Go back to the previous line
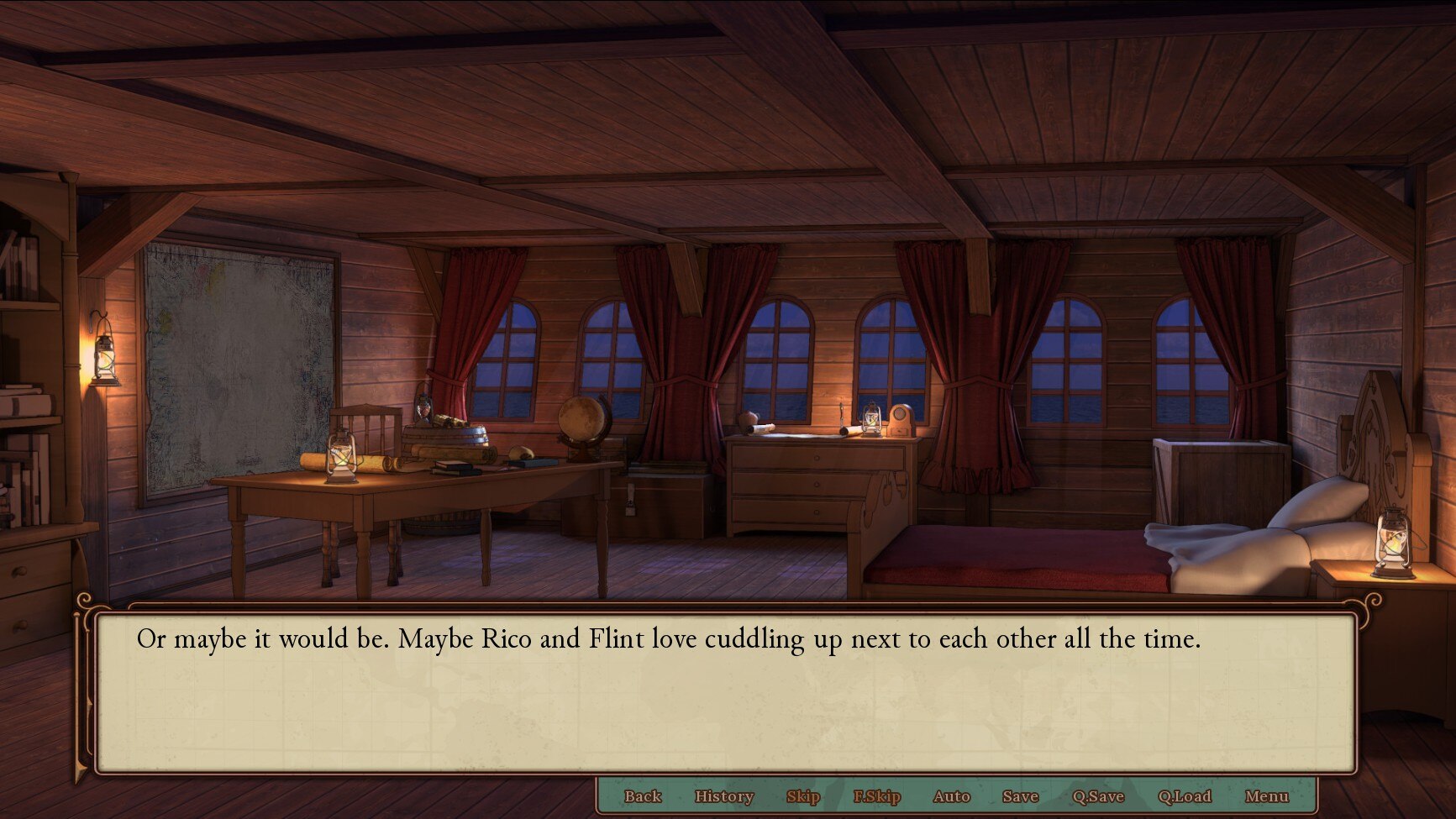Viewport: 1456px width, 819px height. point(643,796)
